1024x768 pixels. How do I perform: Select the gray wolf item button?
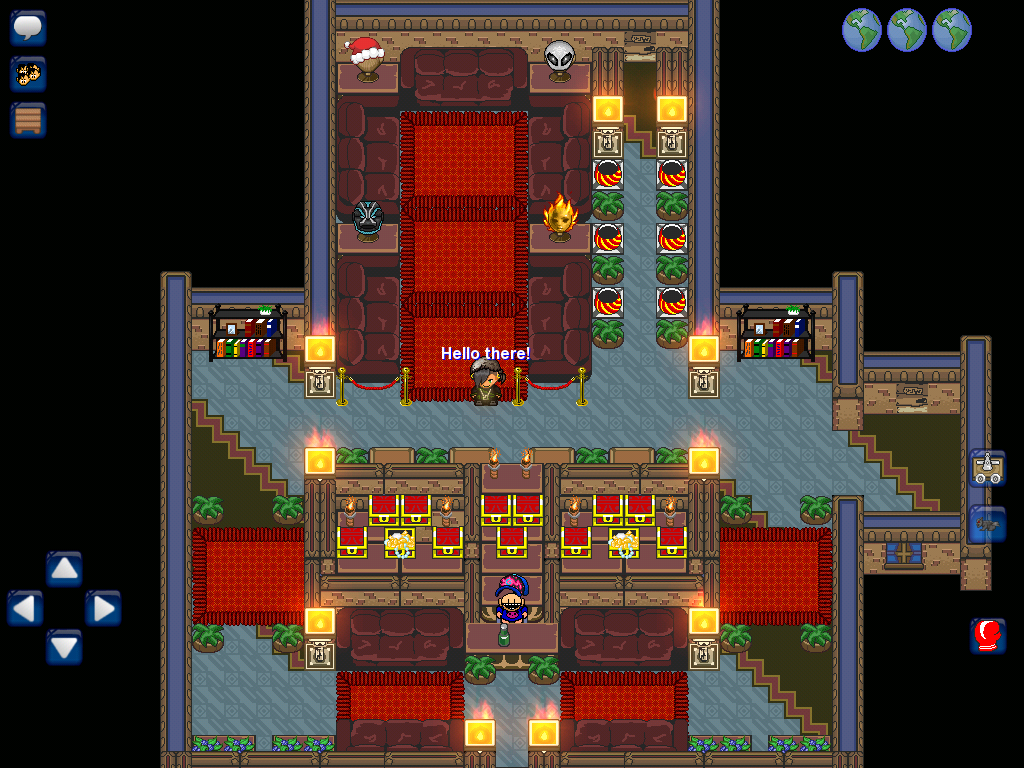[987, 524]
